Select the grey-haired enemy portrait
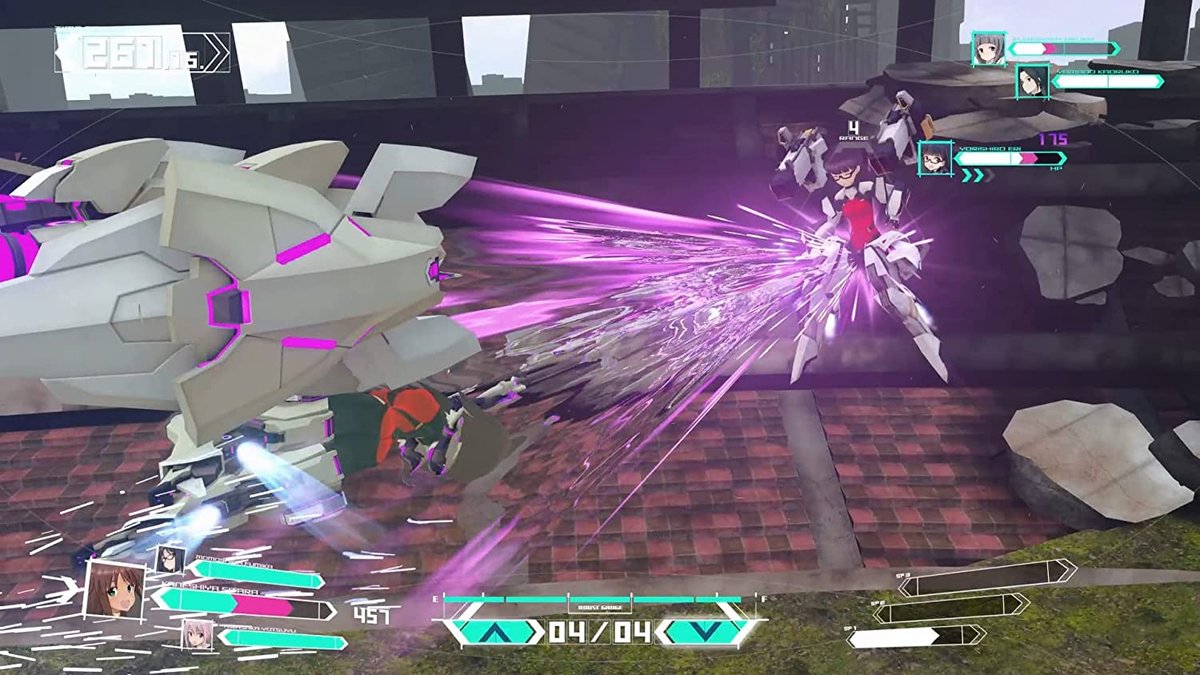This screenshot has width=1200, height=675. click(x=988, y=49)
